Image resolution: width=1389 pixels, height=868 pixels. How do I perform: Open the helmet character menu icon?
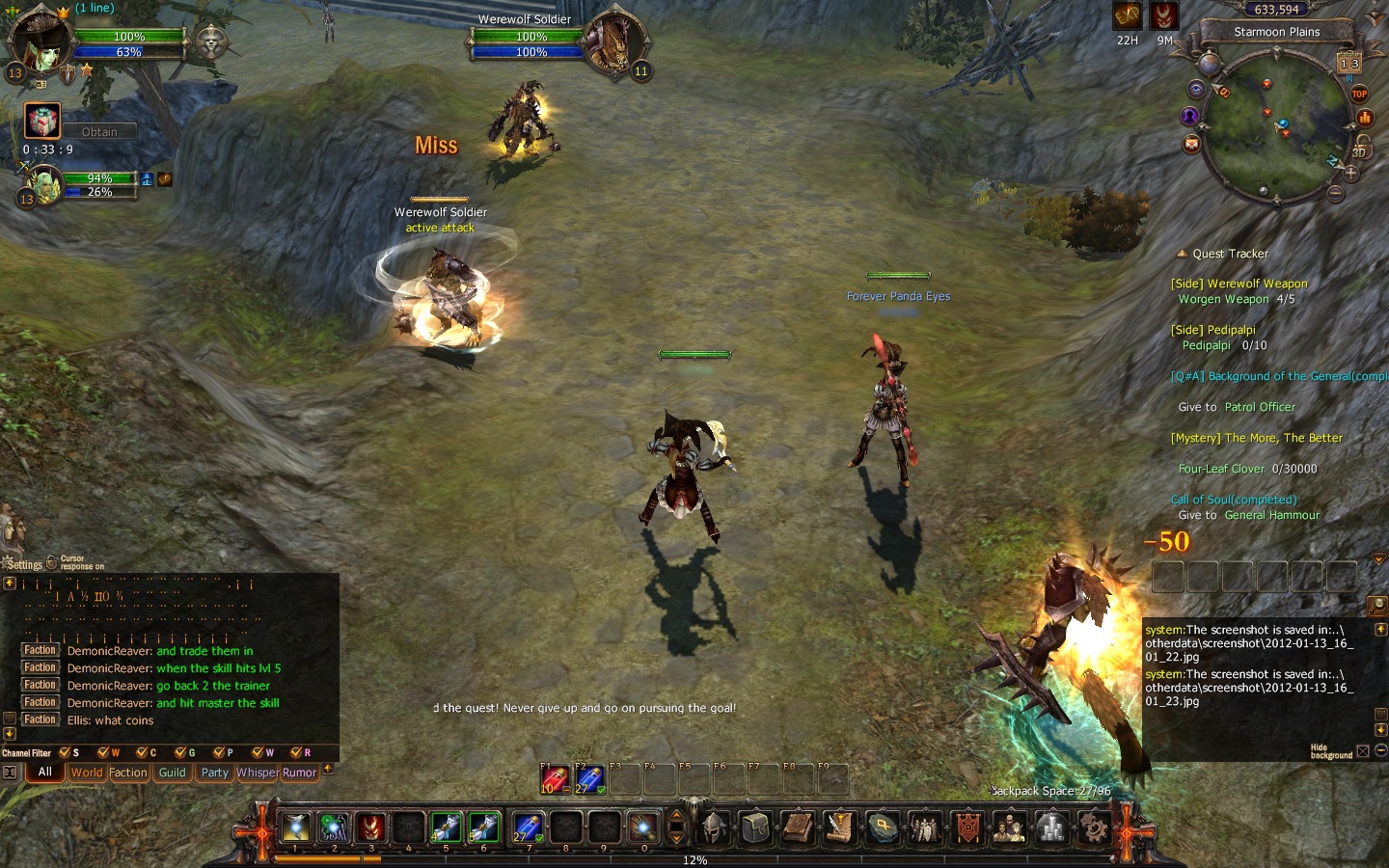pyautogui.click(x=715, y=827)
